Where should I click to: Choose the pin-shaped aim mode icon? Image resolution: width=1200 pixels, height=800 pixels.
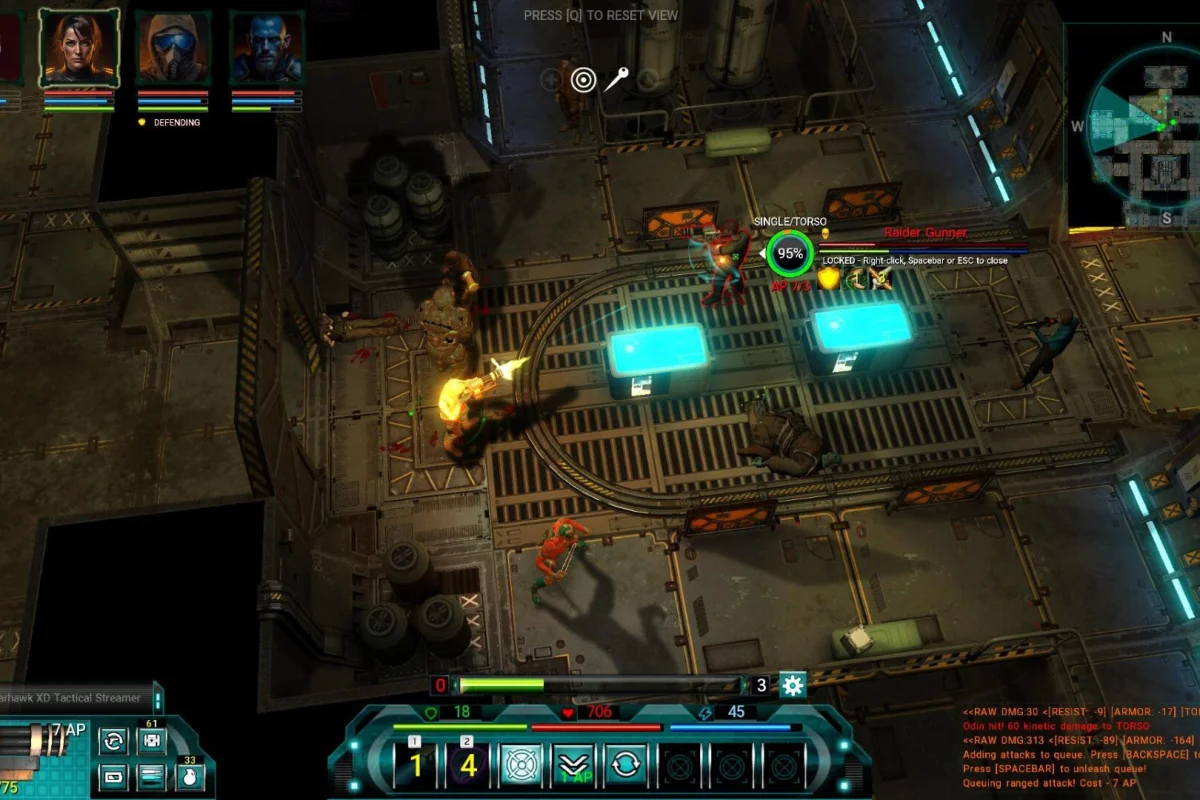point(615,79)
